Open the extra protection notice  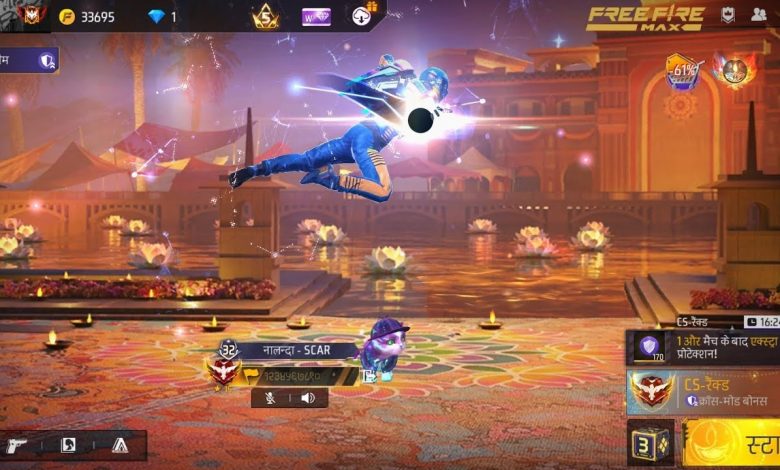[x=704, y=347]
